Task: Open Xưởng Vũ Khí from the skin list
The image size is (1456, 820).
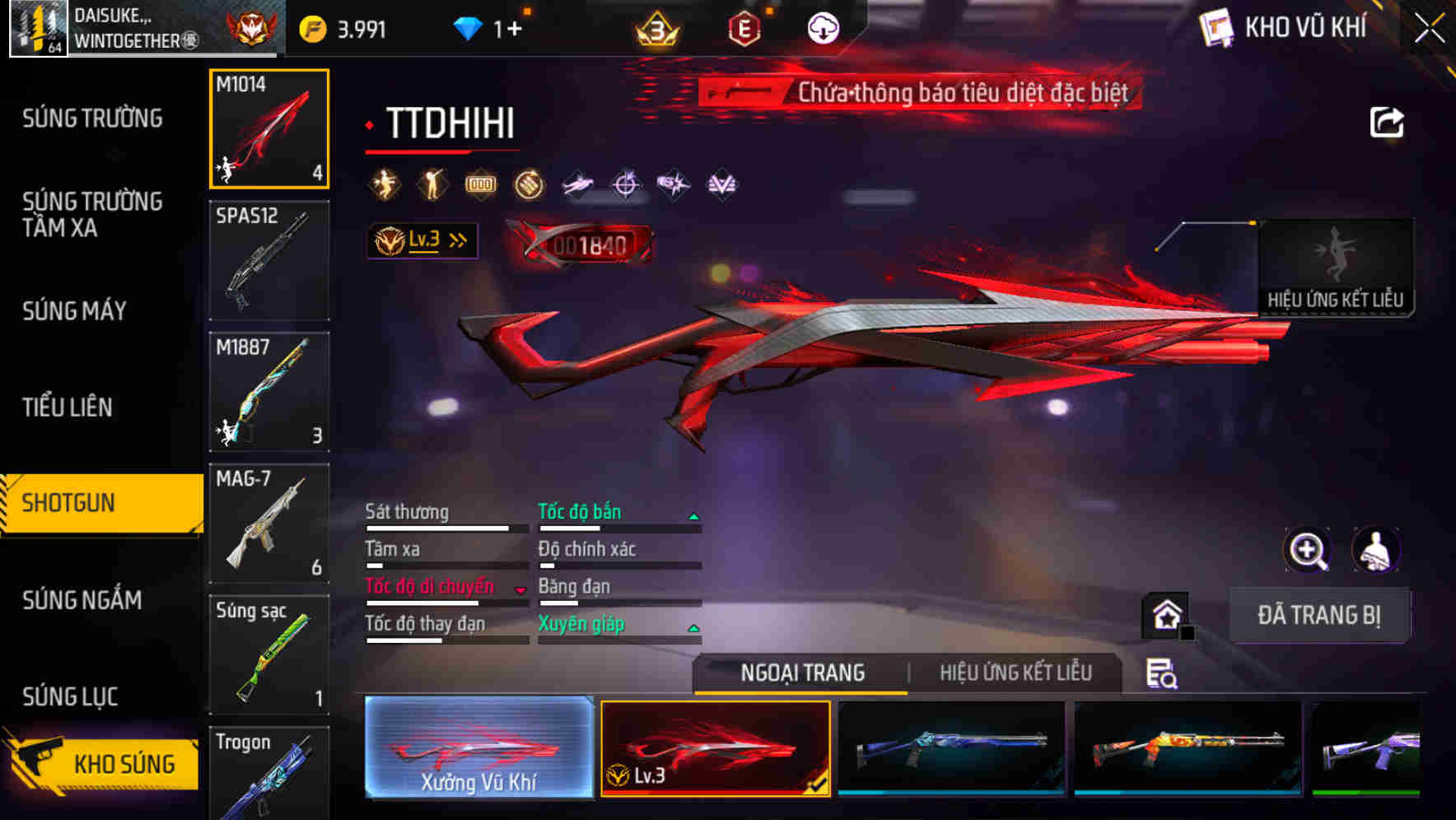Action: [x=478, y=749]
